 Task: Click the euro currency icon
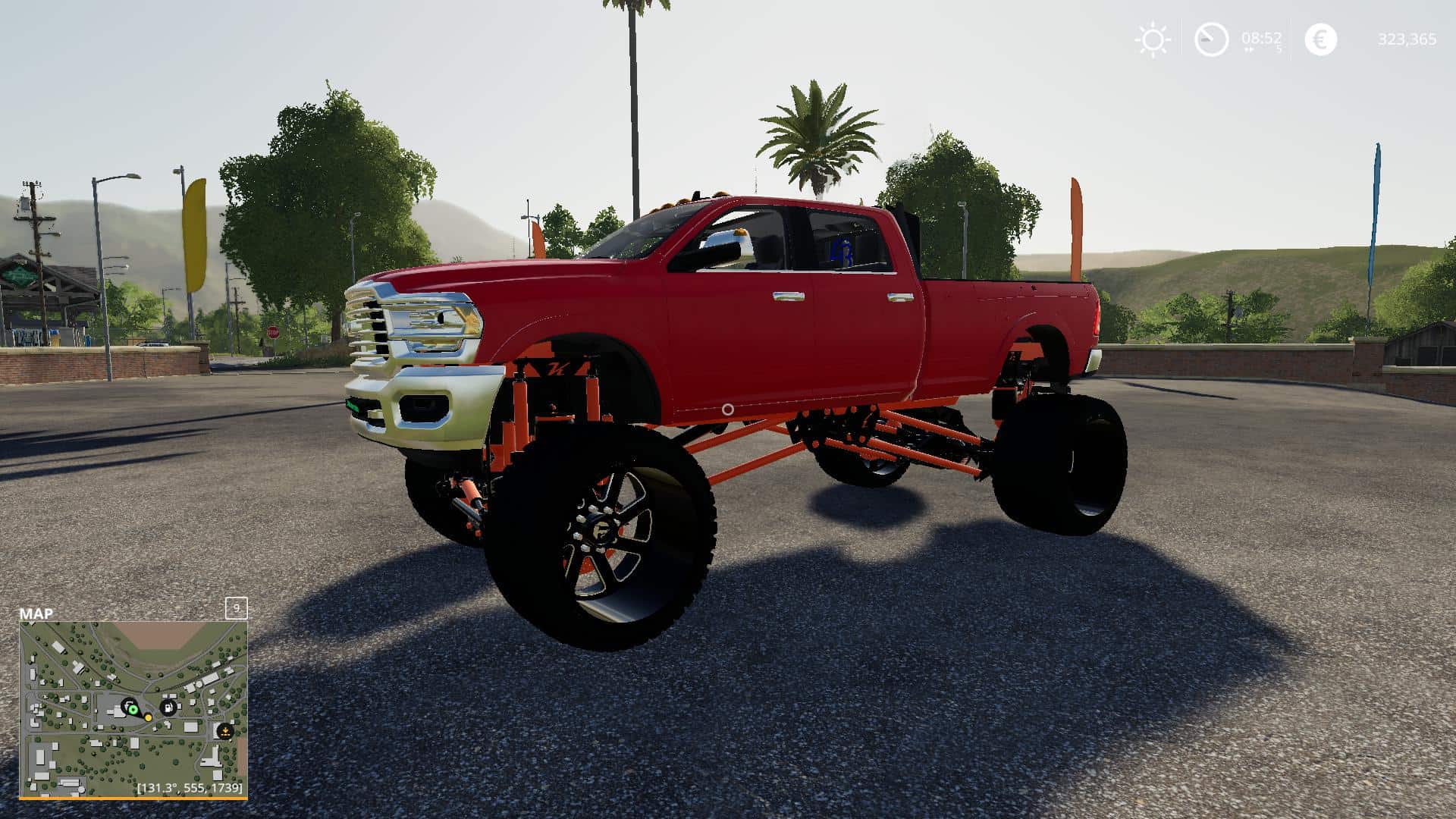[x=1322, y=39]
